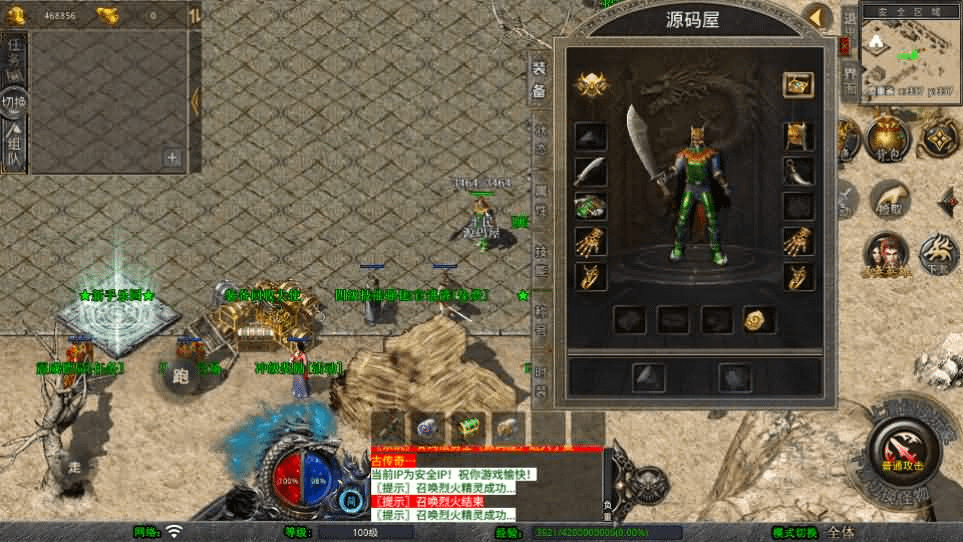
Task: Switch to the 装备 equipment tab
Action: tap(538, 77)
